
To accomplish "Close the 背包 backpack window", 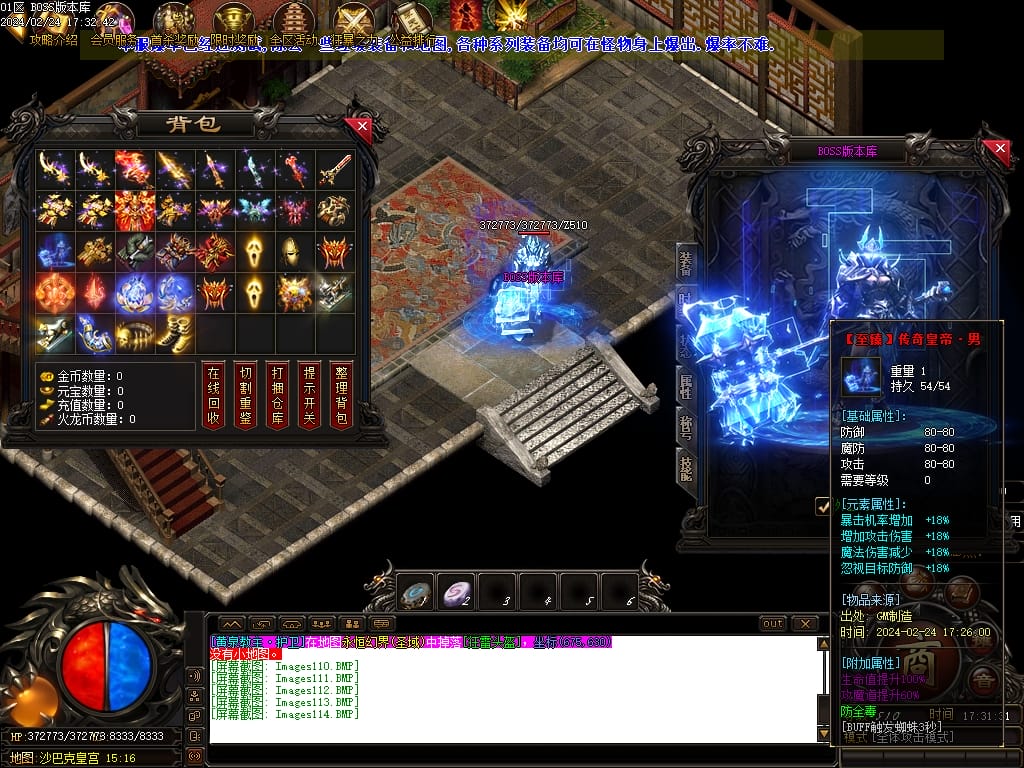I will pyautogui.click(x=361, y=127).
